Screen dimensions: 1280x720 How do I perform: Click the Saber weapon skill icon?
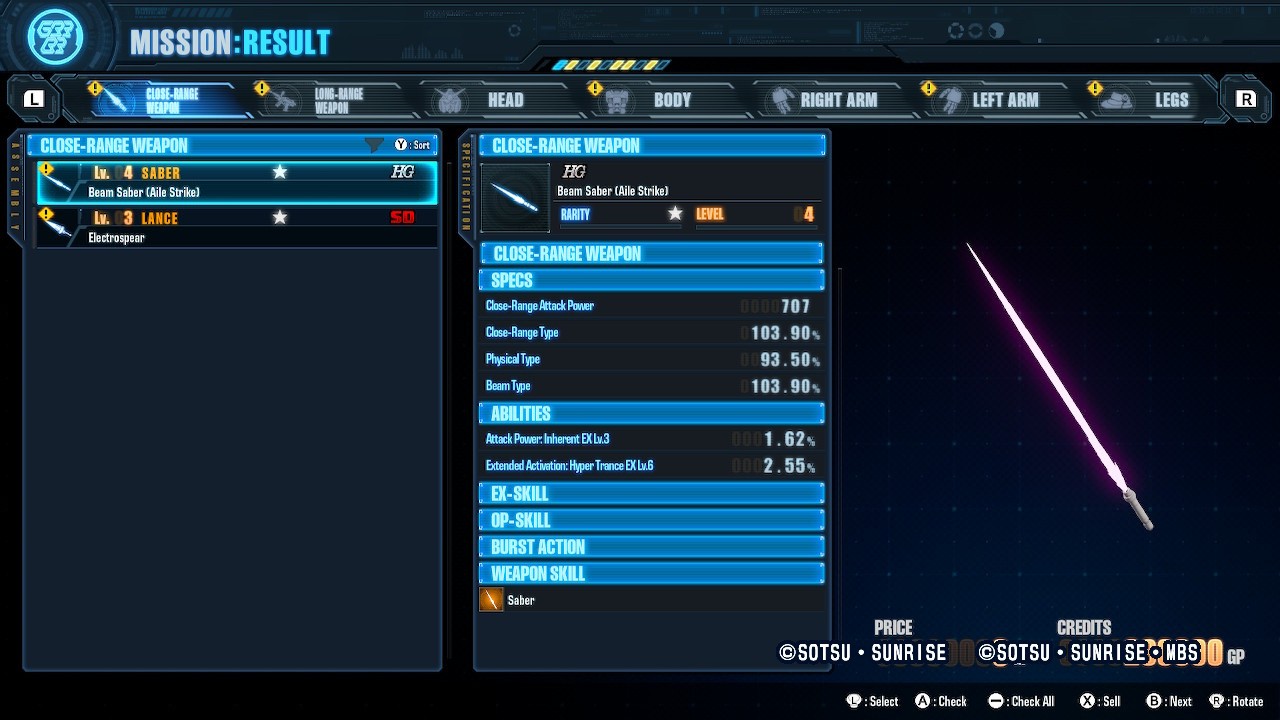click(x=491, y=600)
